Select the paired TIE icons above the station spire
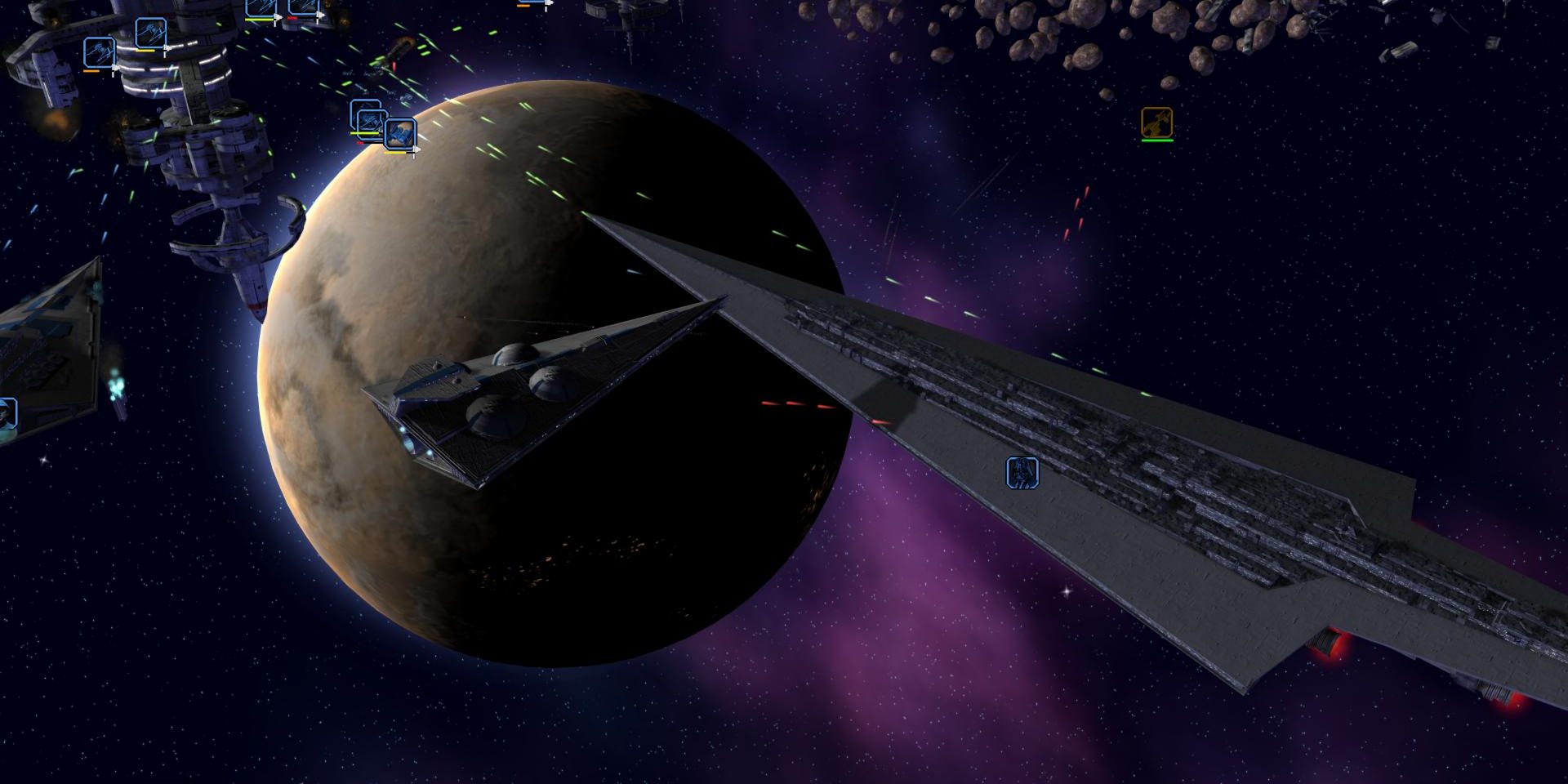The image size is (1568, 784). tap(282, 8)
